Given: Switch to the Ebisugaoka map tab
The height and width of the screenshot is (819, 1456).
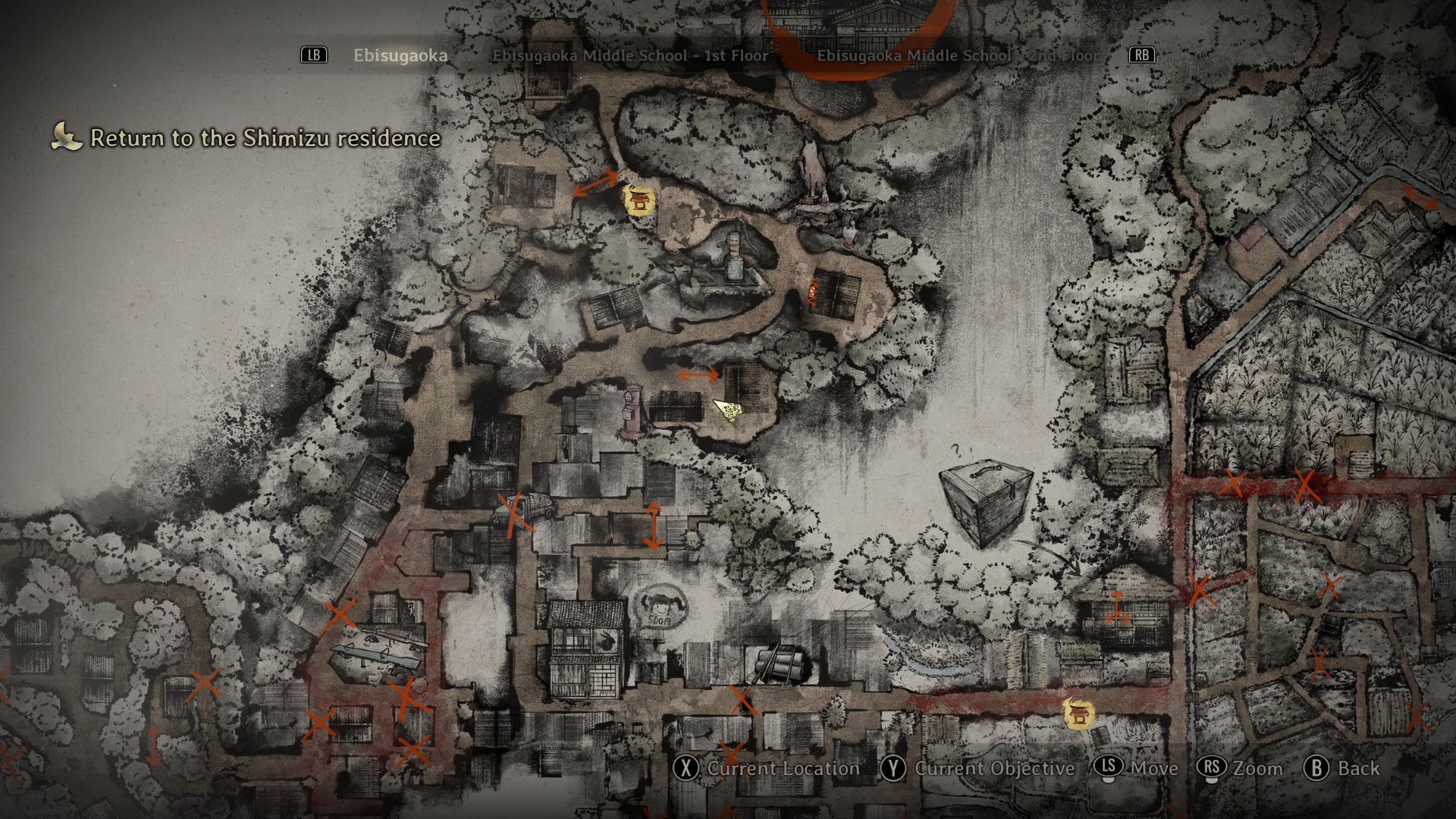Looking at the screenshot, I should [400, 55].
